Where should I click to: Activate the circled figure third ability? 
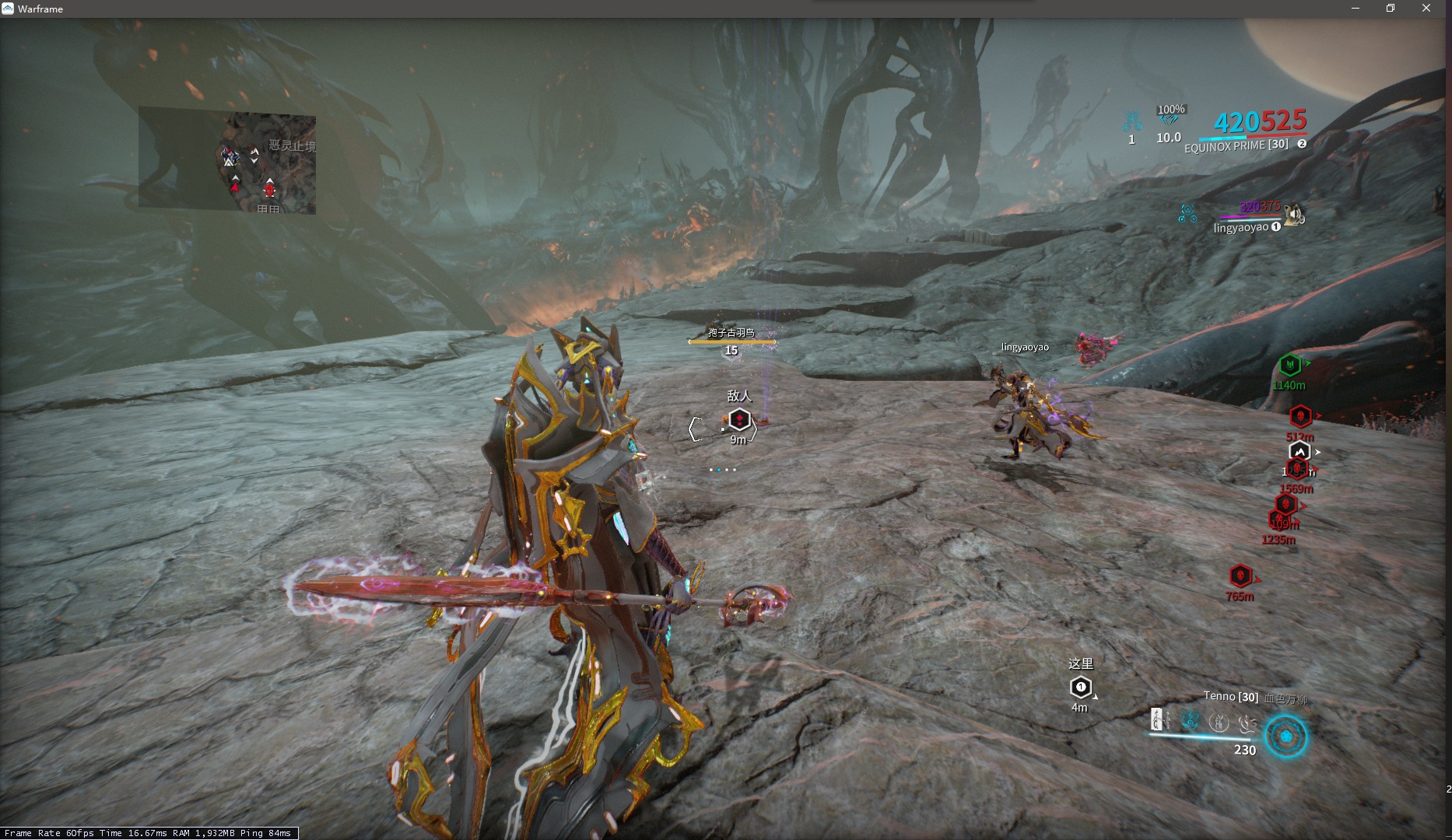coord(1219,723)
